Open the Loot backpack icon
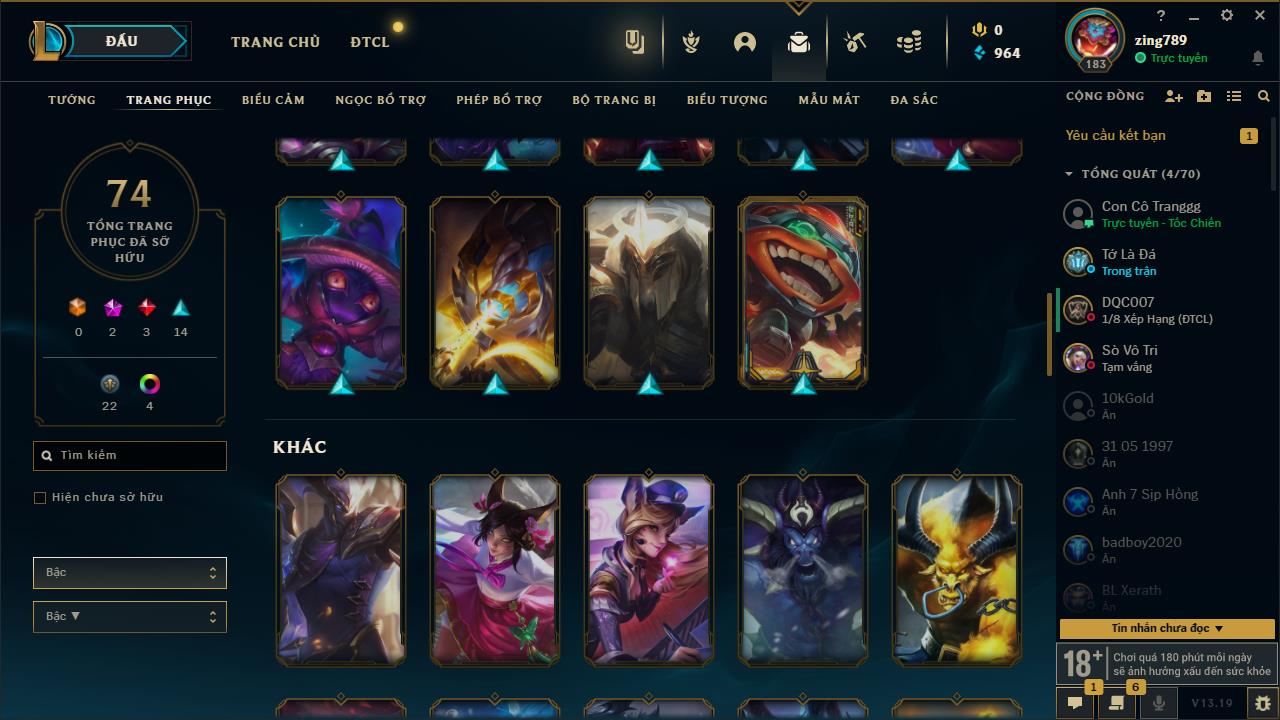This screenshot has width=1280, height=720. (798, 42)
